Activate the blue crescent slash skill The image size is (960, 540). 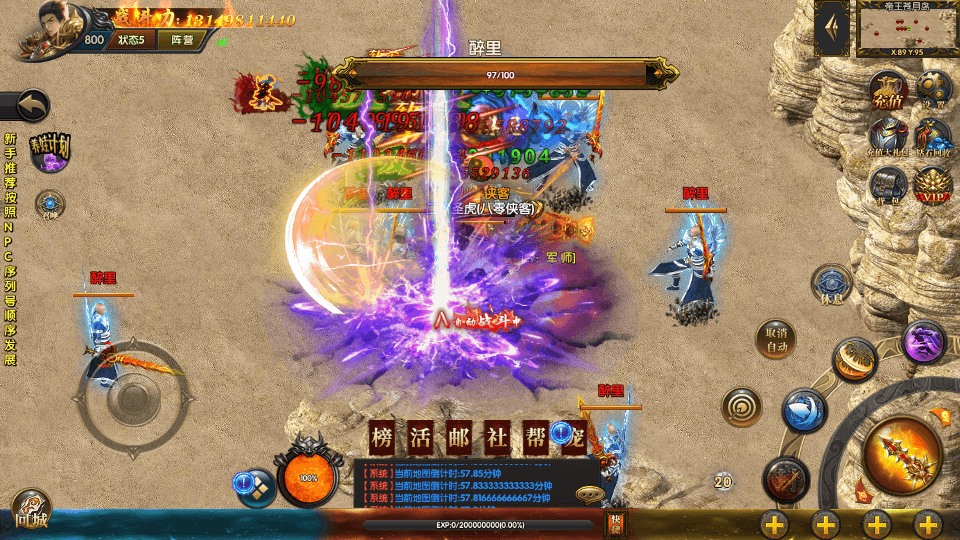tap(803, 410)
